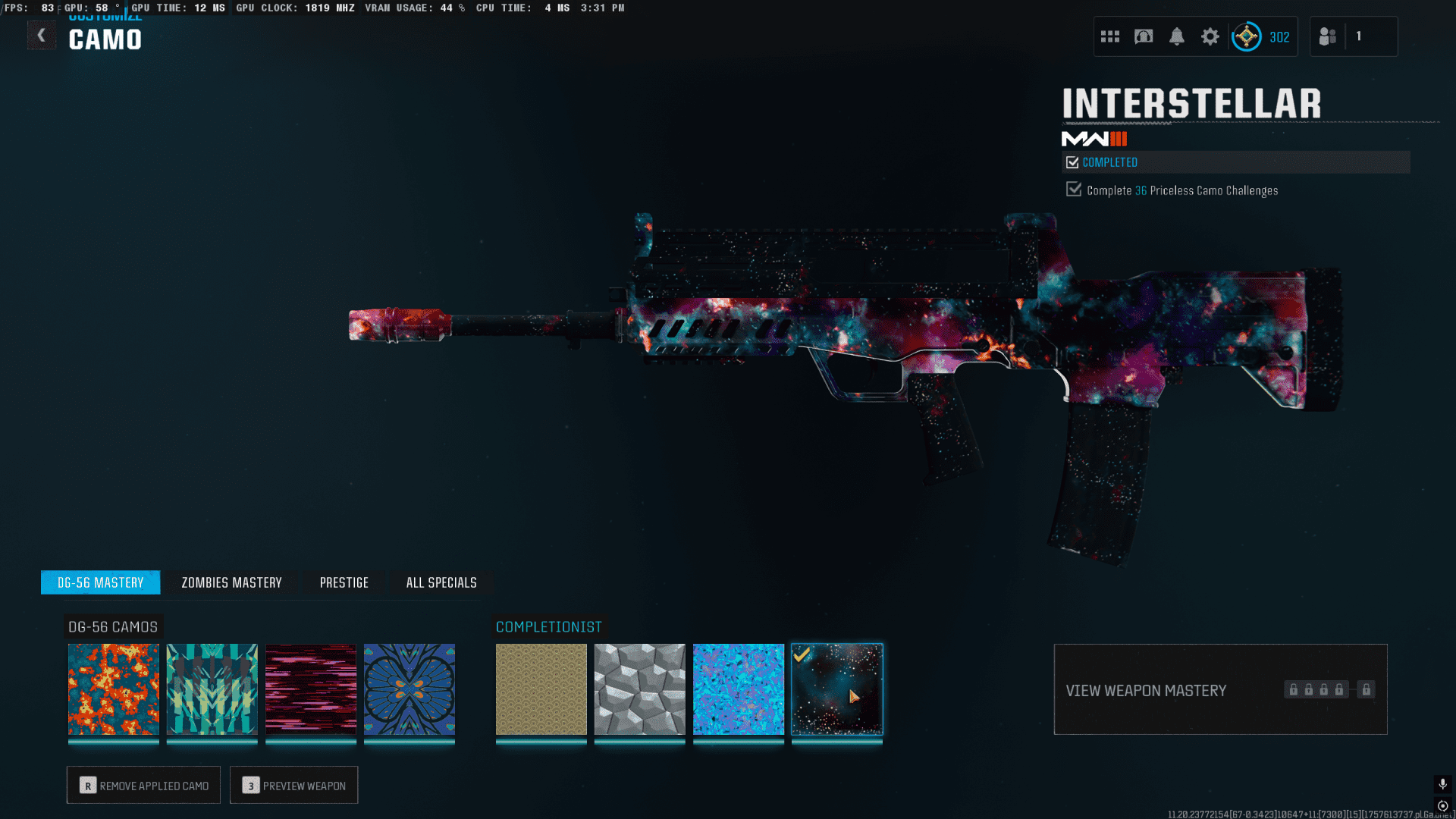Click Remove Applied Camo
The width and height of the screenshot is (1456, 819).
tap(143, 786)
